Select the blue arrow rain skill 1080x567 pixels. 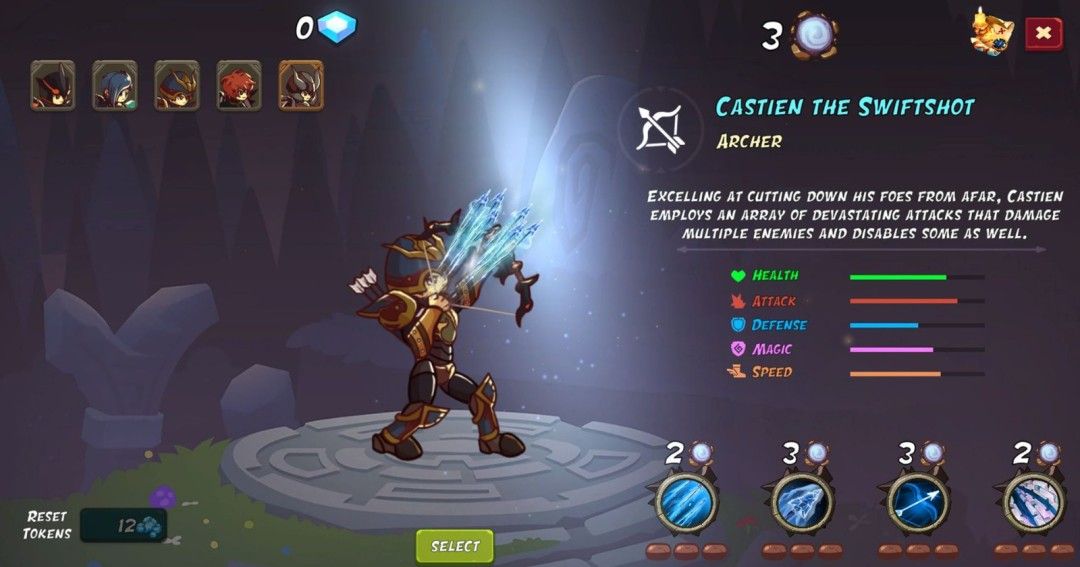tap(686, 502)
